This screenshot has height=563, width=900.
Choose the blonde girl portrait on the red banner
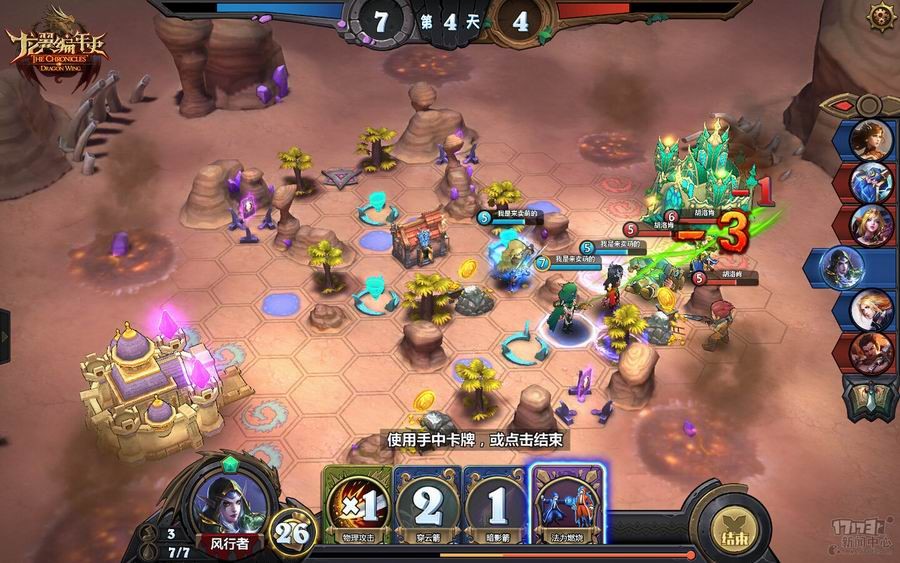[x=872, y=224]
